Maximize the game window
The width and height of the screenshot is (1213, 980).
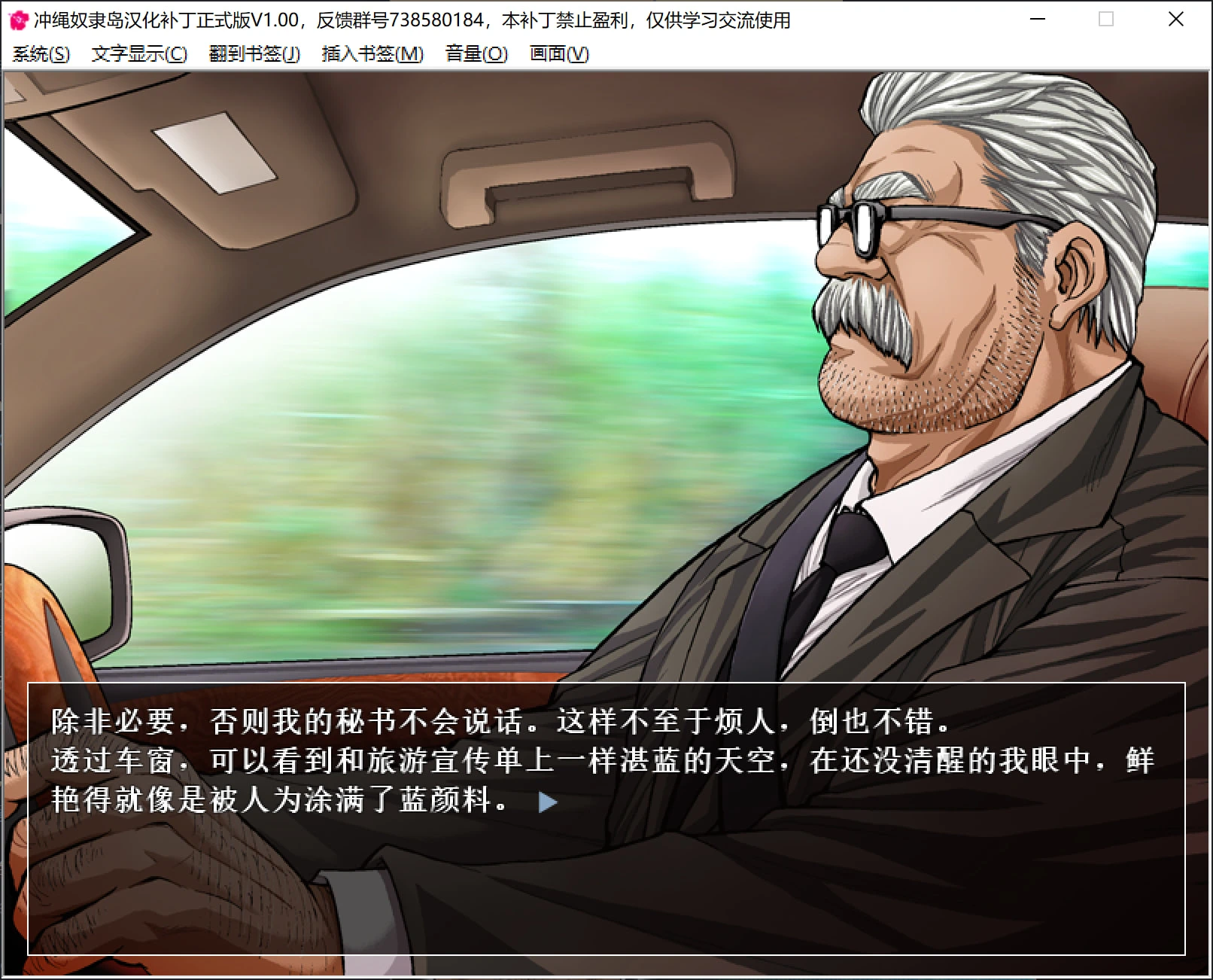tap(1106, 20)
